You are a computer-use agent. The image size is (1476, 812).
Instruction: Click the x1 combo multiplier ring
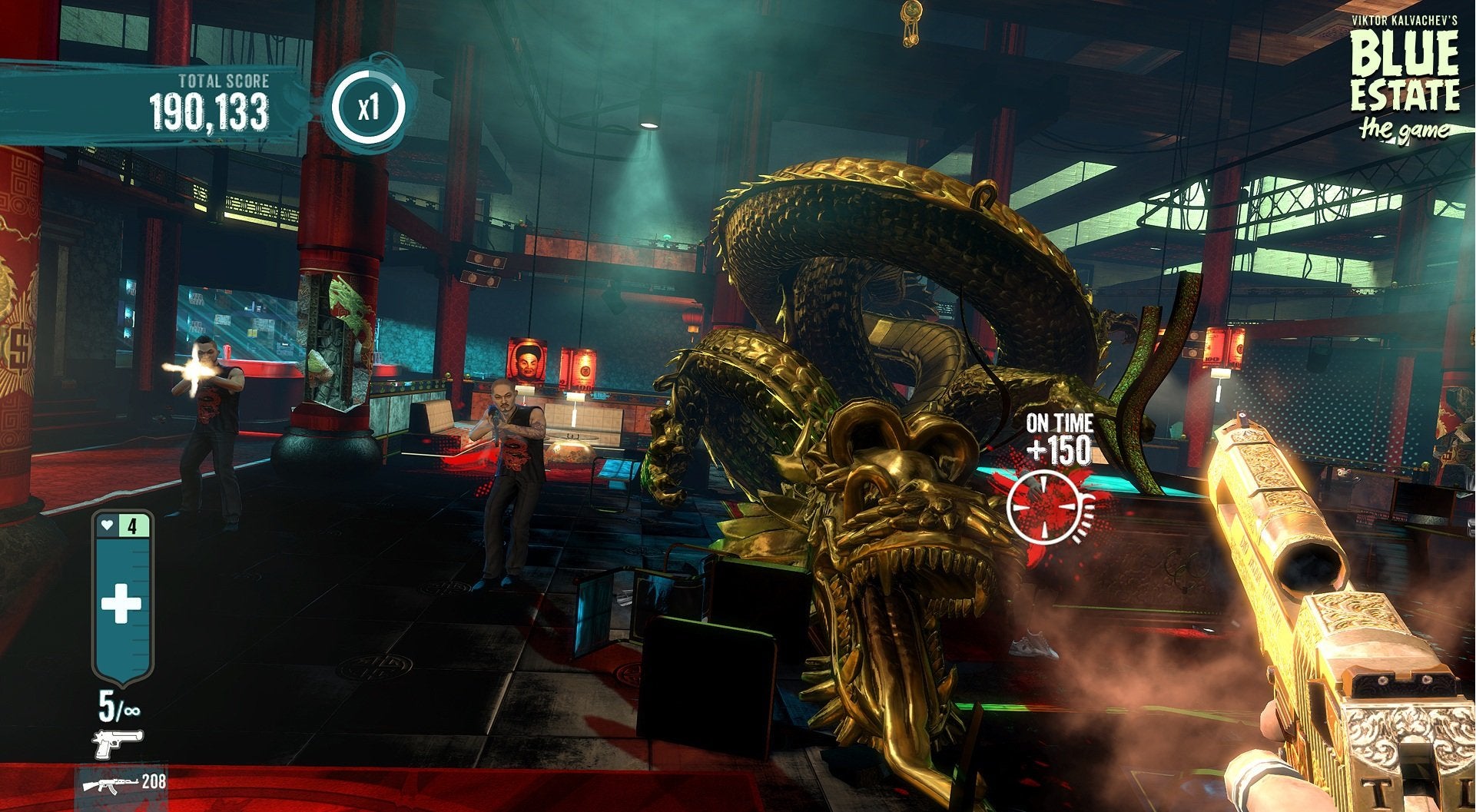[369, 107]
